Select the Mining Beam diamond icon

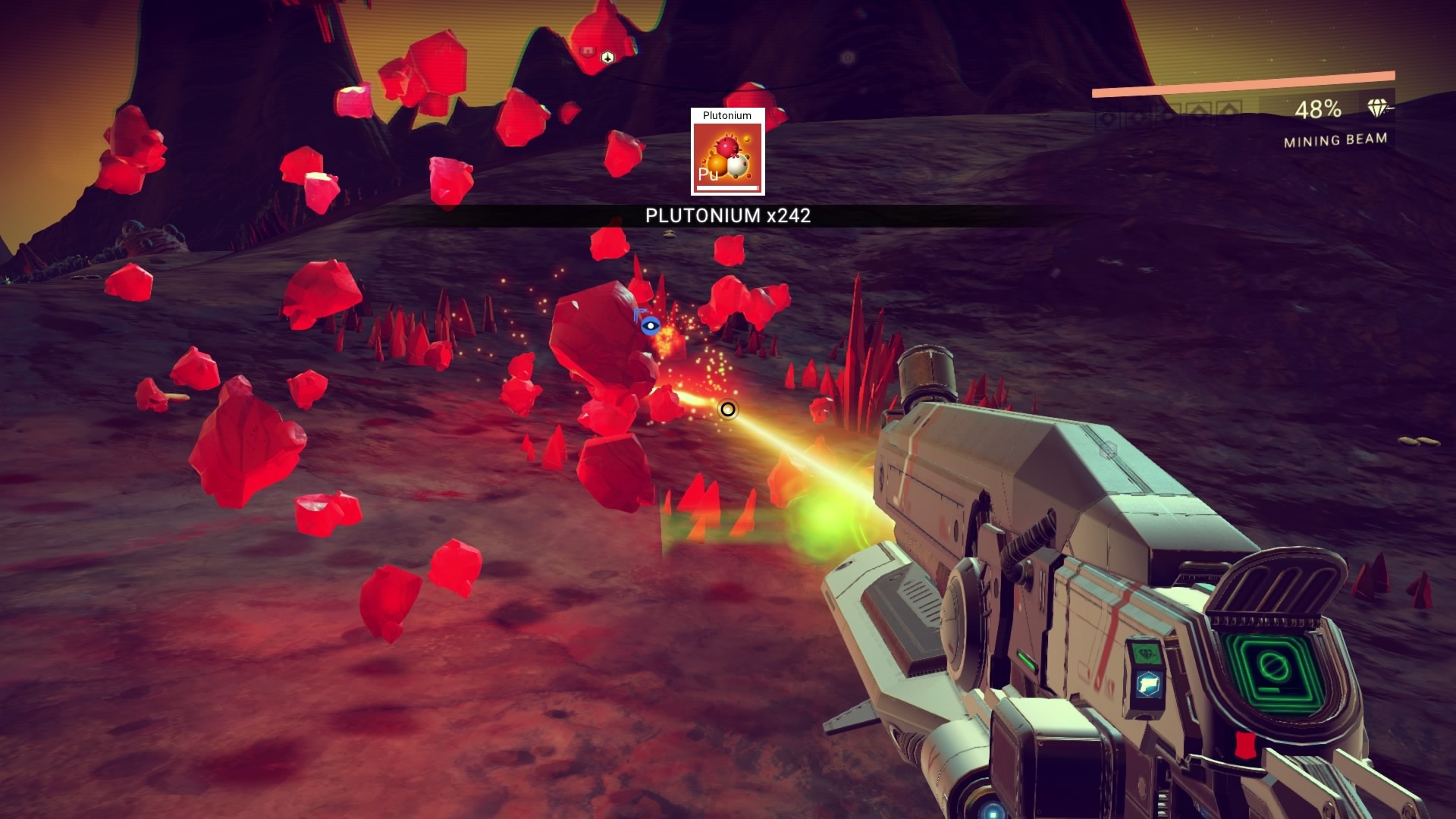pyautogui.click(x=1378, y=108)
